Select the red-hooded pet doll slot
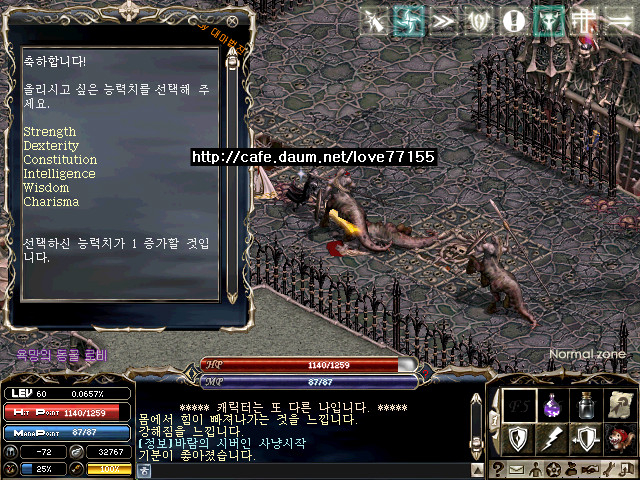The height and width of the screenshot is (480, 640). coord(621,438)
